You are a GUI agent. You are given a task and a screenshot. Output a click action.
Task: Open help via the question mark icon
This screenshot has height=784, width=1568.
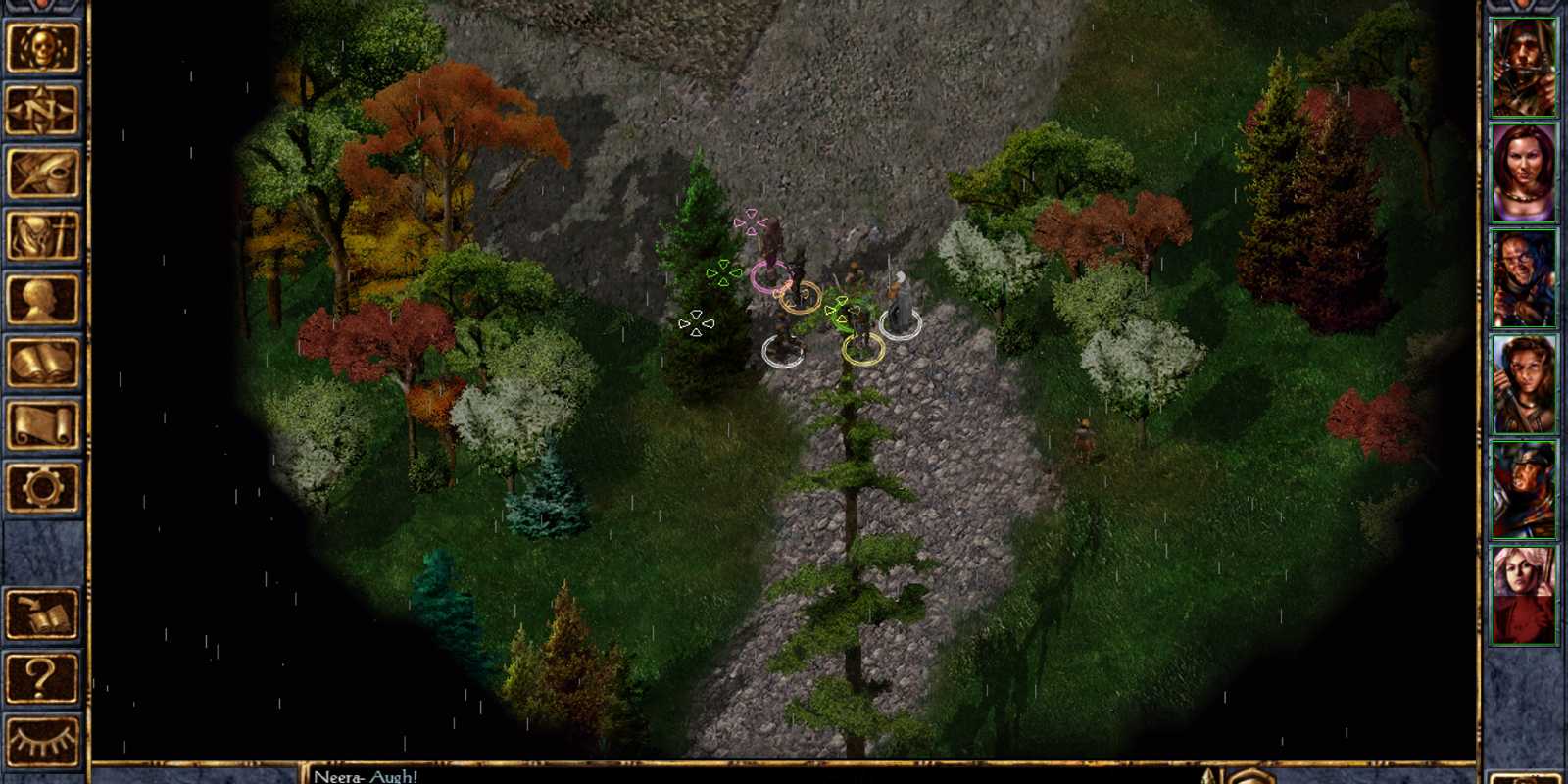[x=43, y=678]
